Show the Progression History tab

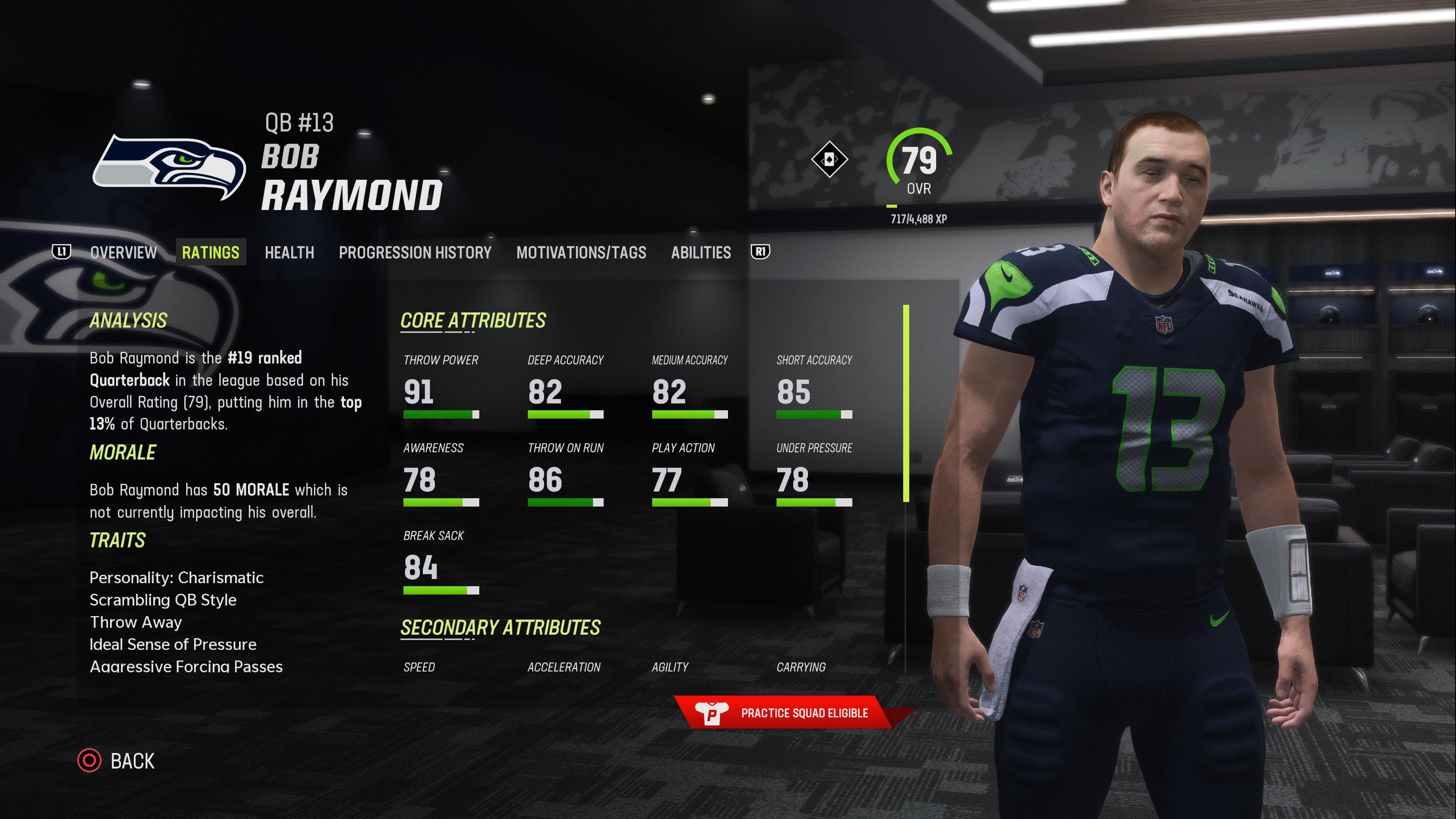(415, 252)
